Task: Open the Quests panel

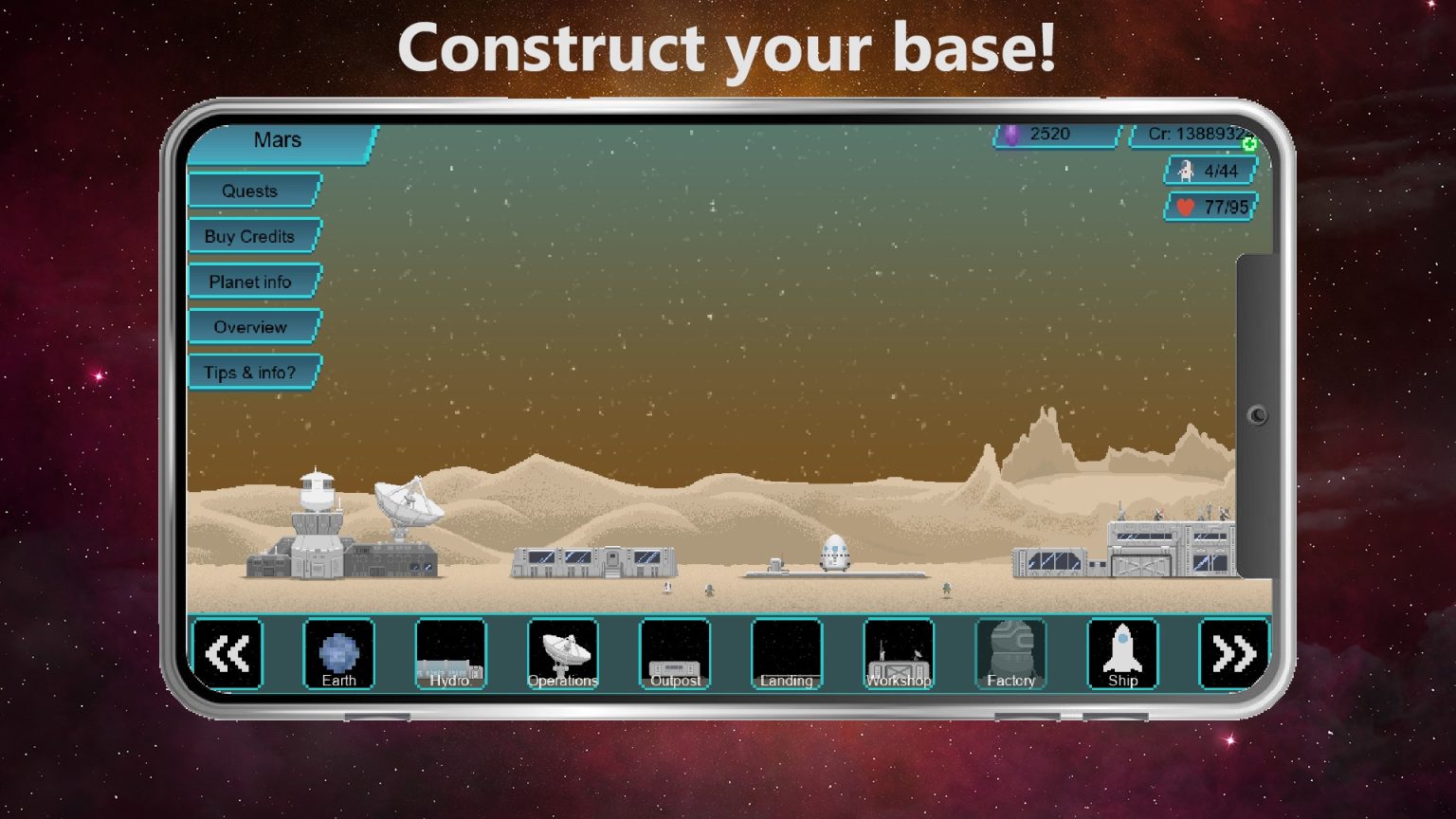Action: tap(251, 191)
